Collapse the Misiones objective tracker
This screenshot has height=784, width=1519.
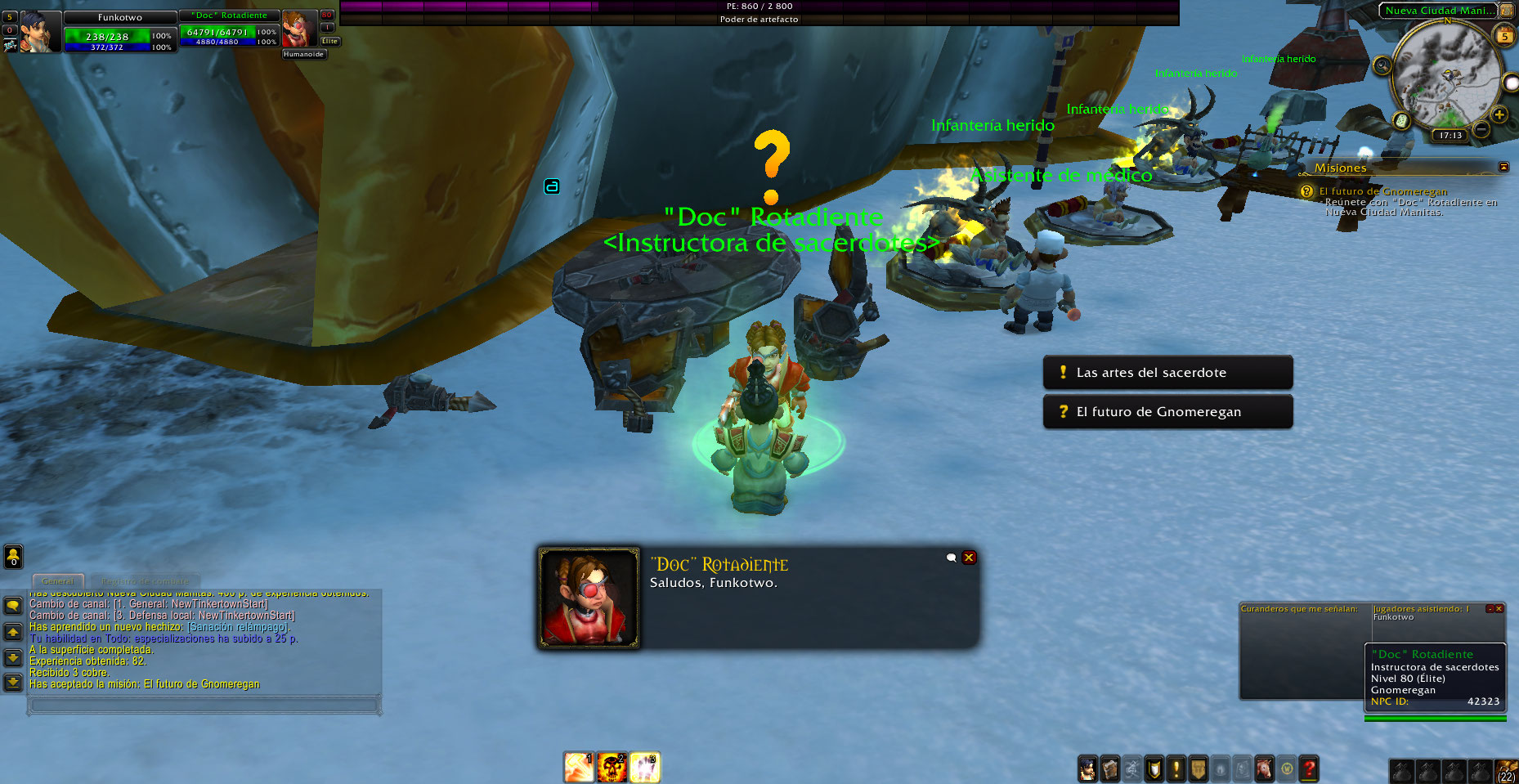pos(1503,167)
